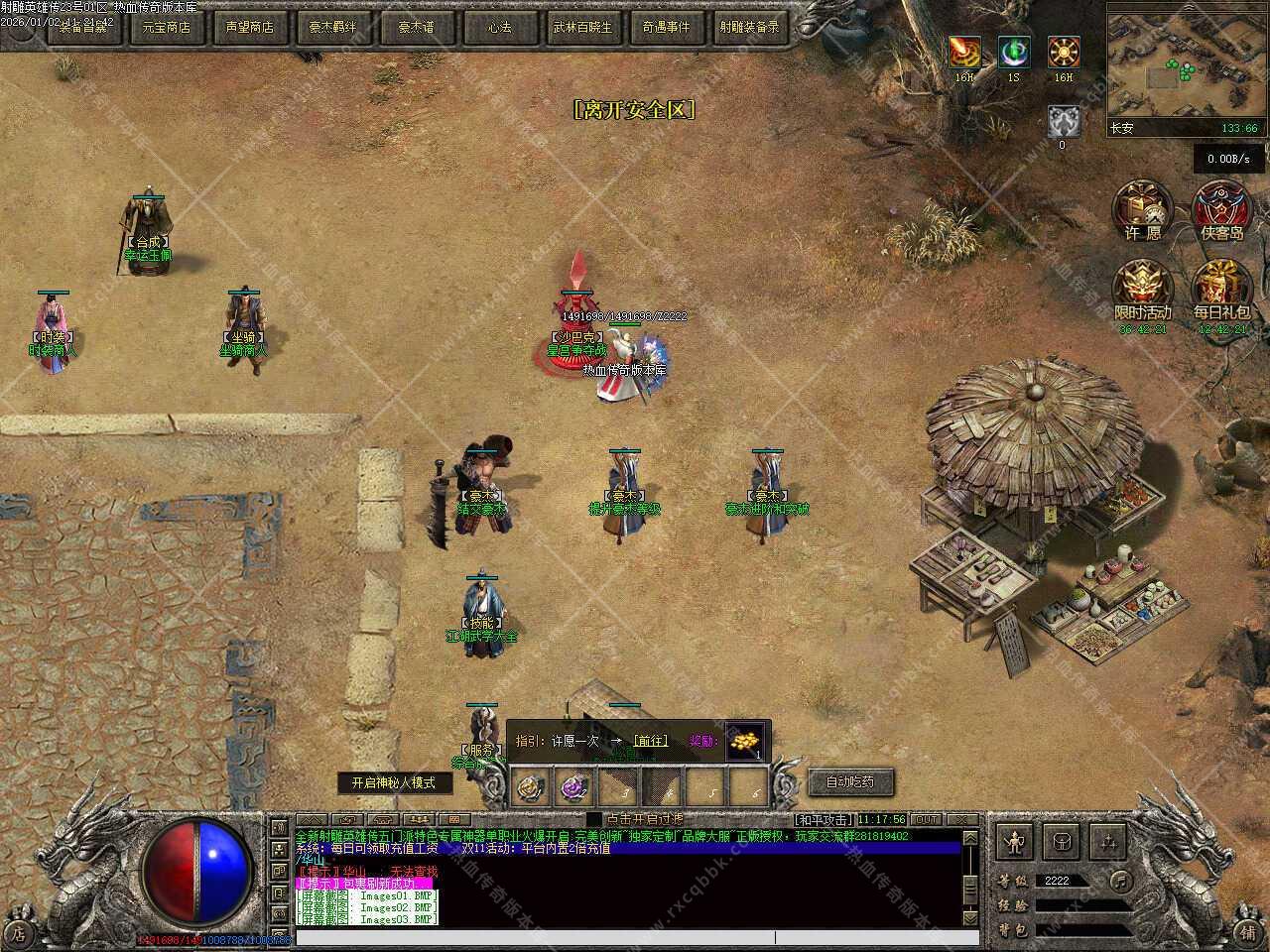Open the 武林百晓生 menu
The width and height of the screenshot is (1270, 952).
(x=582, y=28)
